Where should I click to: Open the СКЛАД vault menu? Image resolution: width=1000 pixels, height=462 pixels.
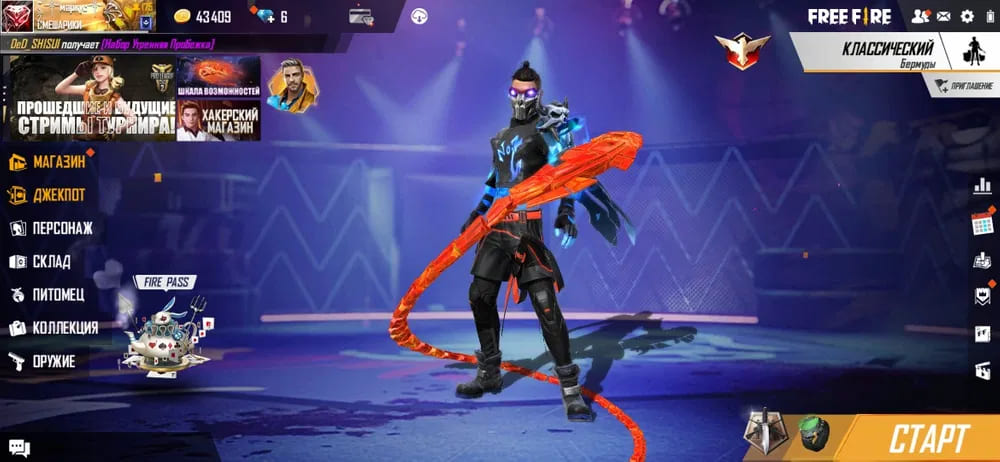click(x=50, y=261)
